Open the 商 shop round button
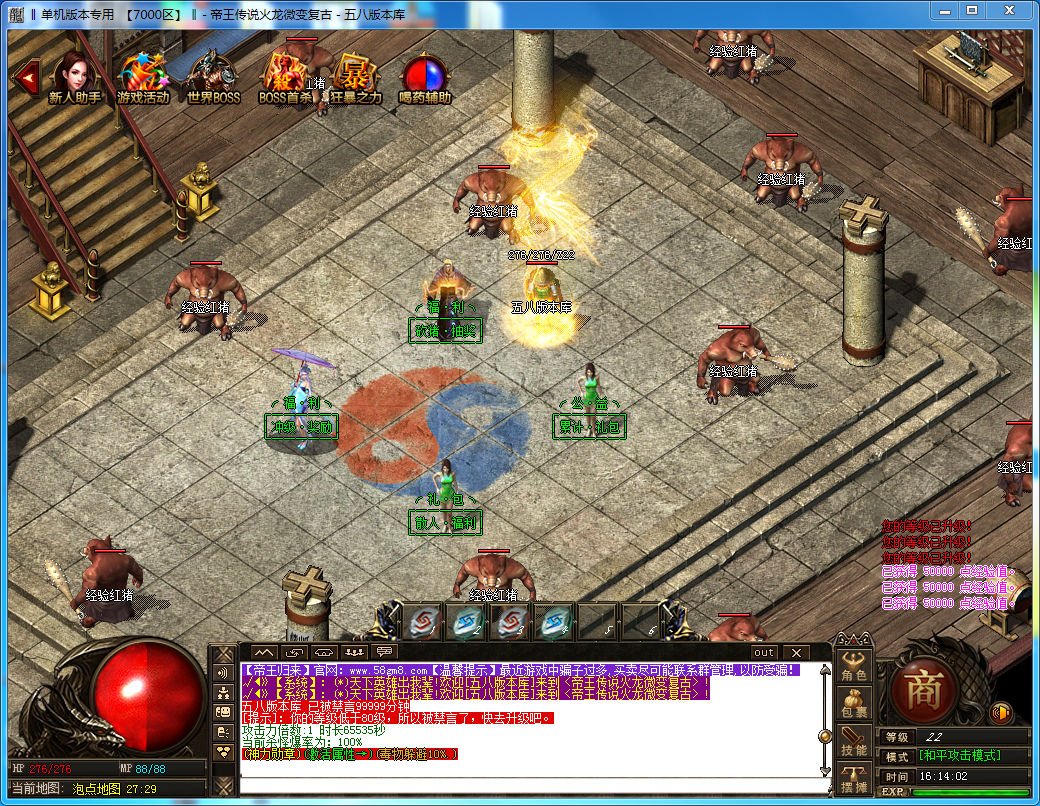 923,689
